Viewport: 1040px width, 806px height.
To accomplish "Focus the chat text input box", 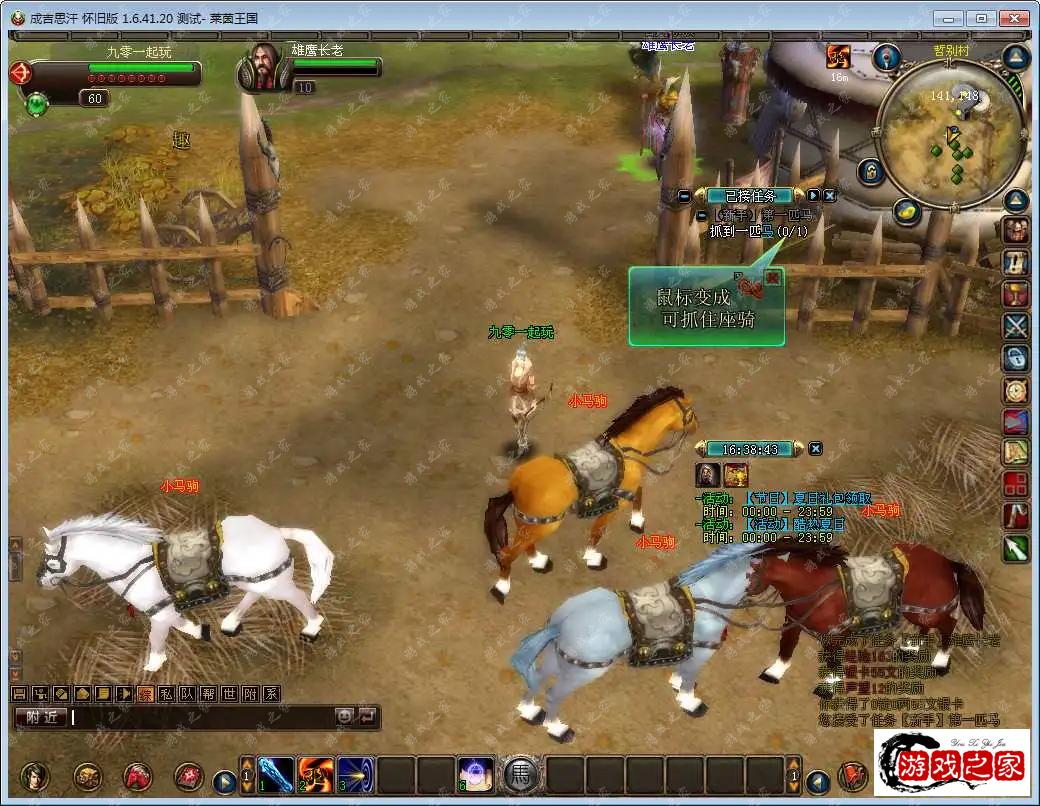I will click(x=200, y=717).
